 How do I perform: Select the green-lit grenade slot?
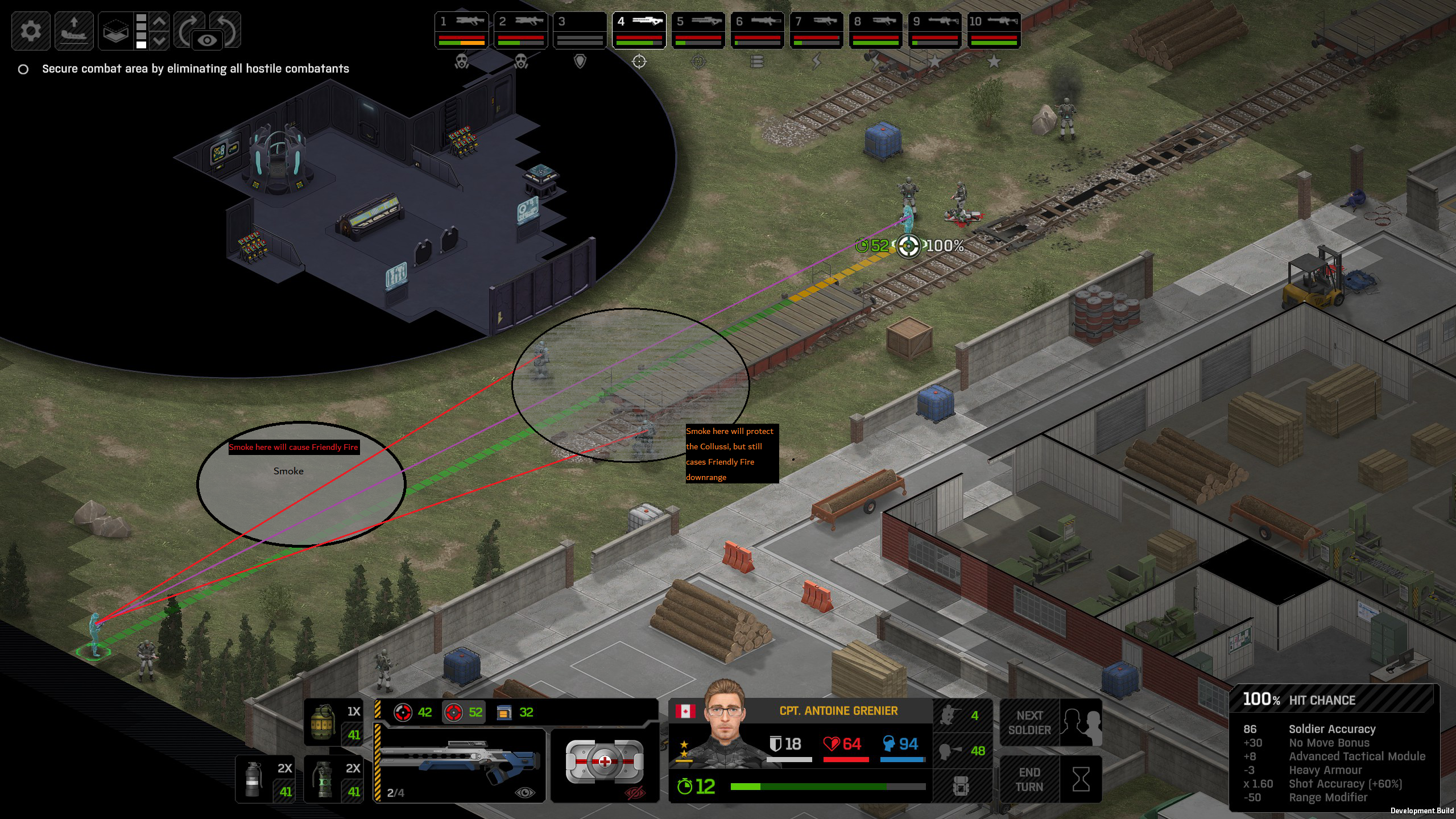[334, 779]
